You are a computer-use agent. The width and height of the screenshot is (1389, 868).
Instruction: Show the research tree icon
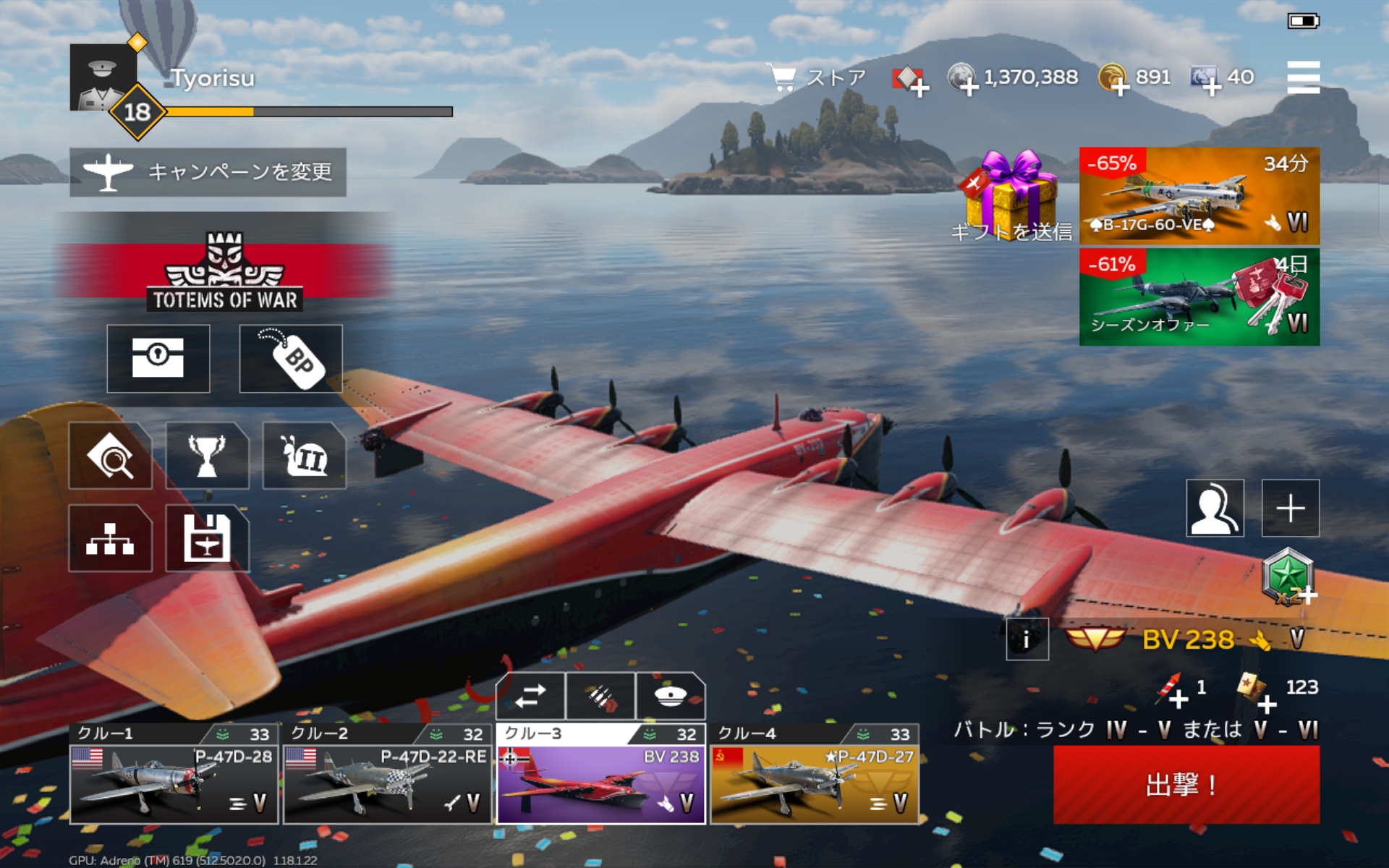(110, 539)
